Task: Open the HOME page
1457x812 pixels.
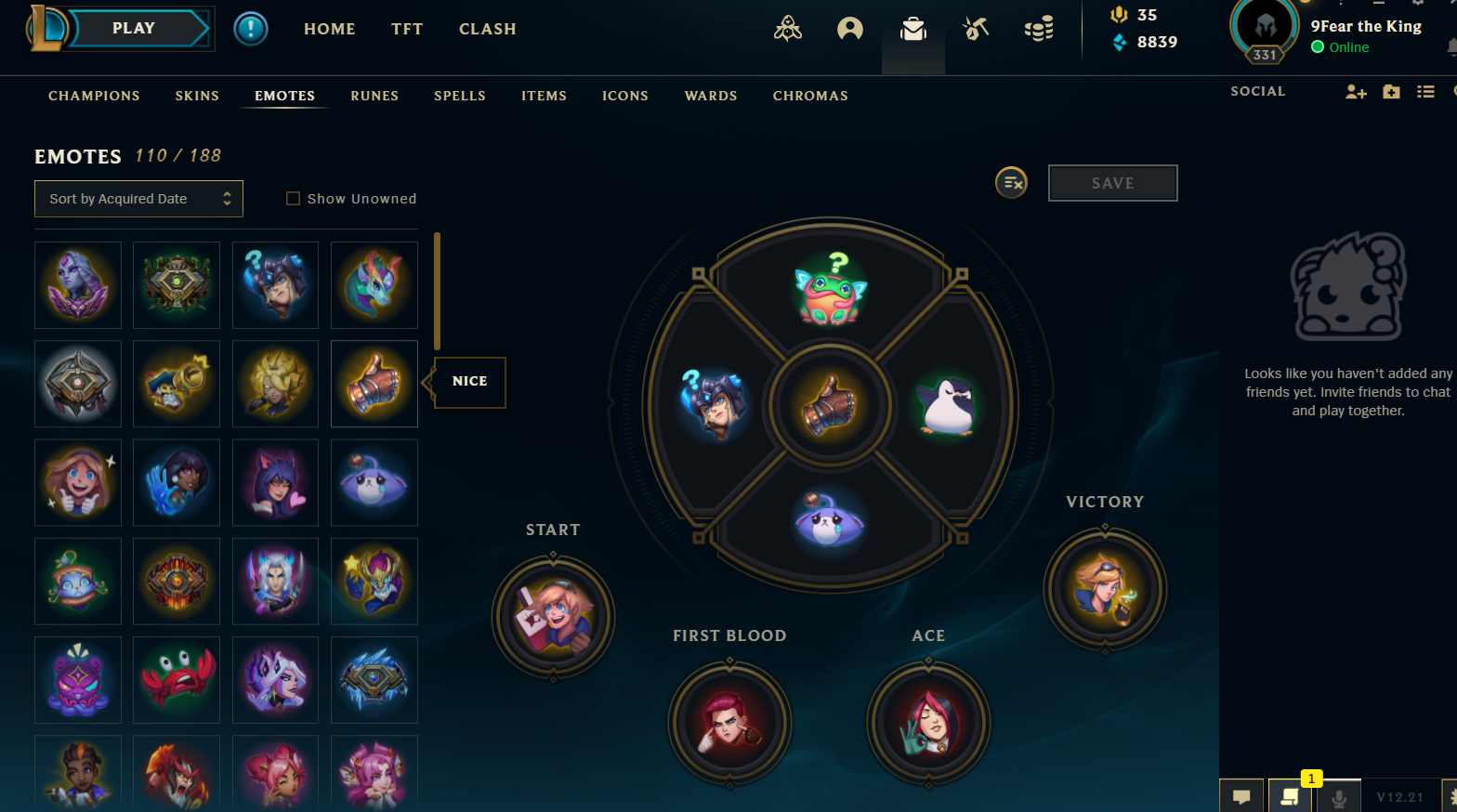Action: 329,29
